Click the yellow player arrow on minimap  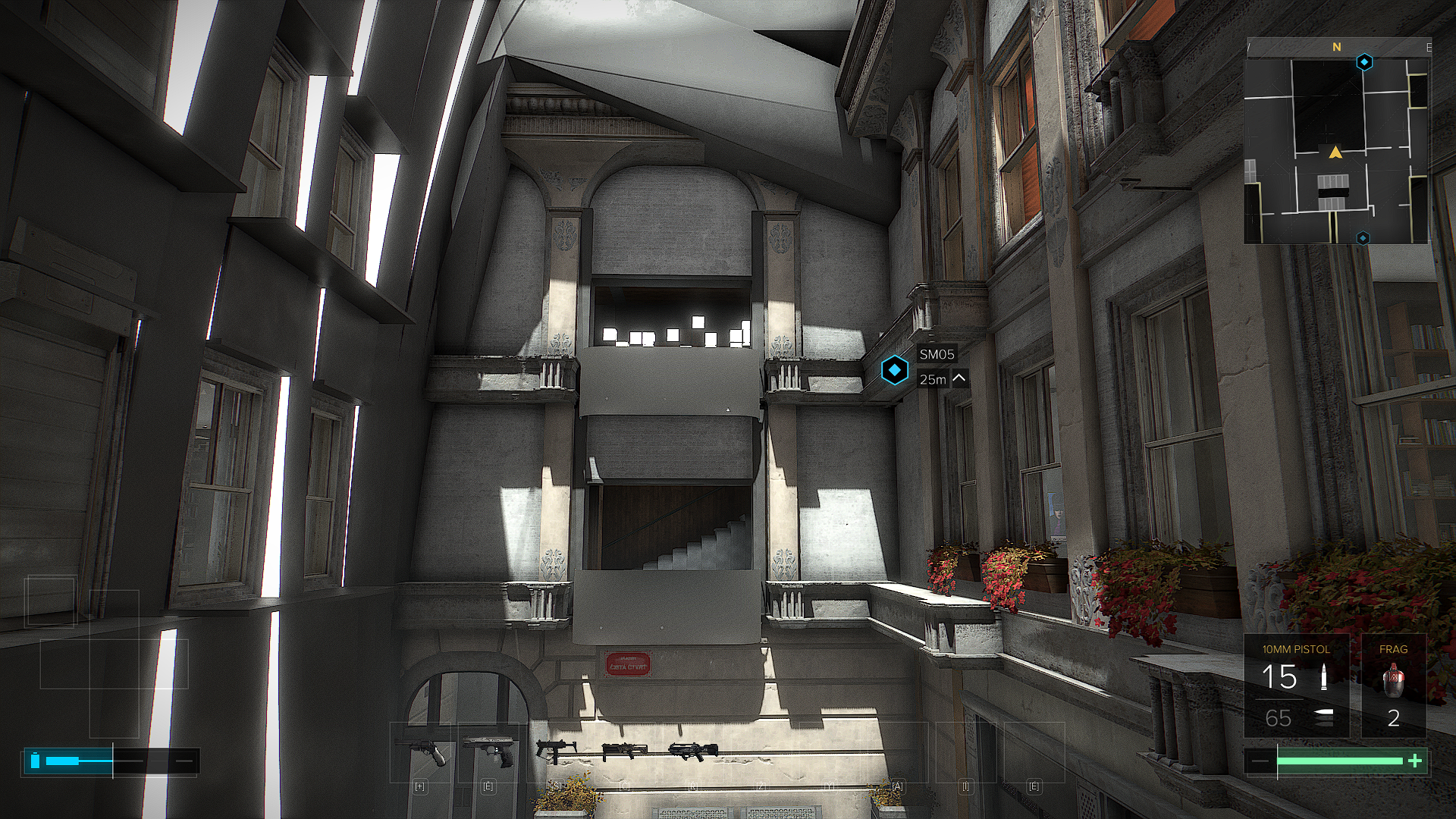pyautogui.click(x=1335, y=153)
